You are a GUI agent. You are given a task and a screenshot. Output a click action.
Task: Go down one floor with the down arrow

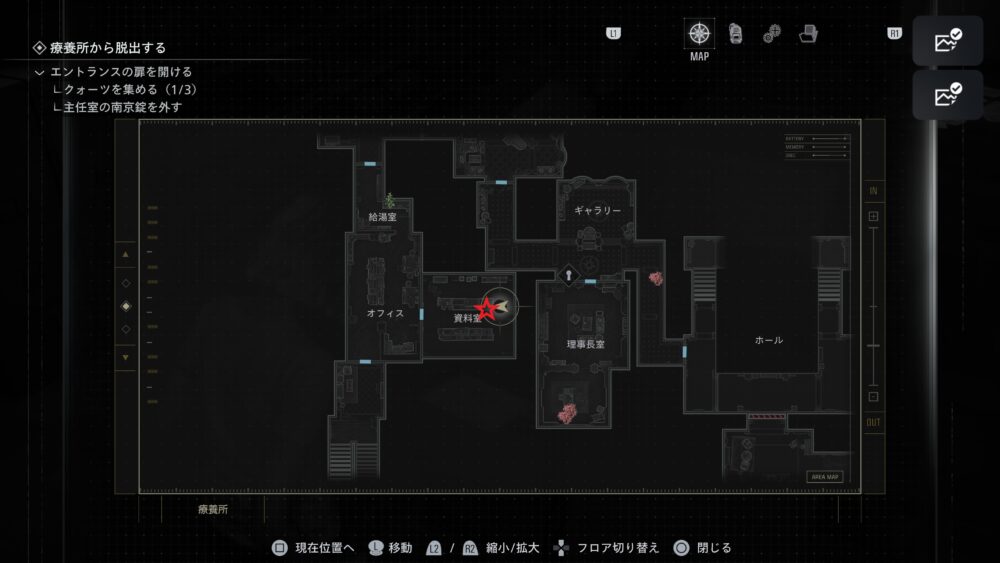tap(125, 357)
